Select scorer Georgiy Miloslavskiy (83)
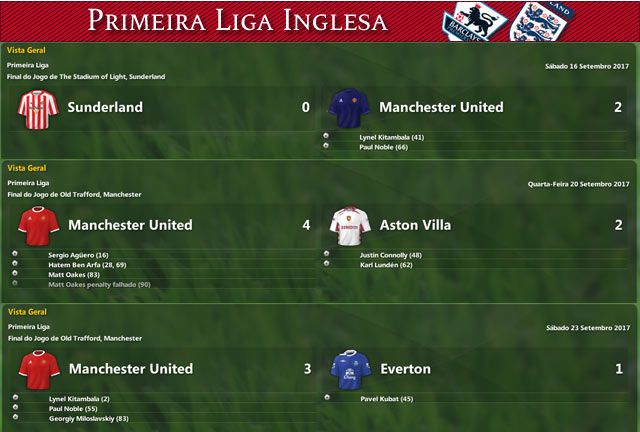Viewport: 640px width, 432px height. tap(88, 419)
